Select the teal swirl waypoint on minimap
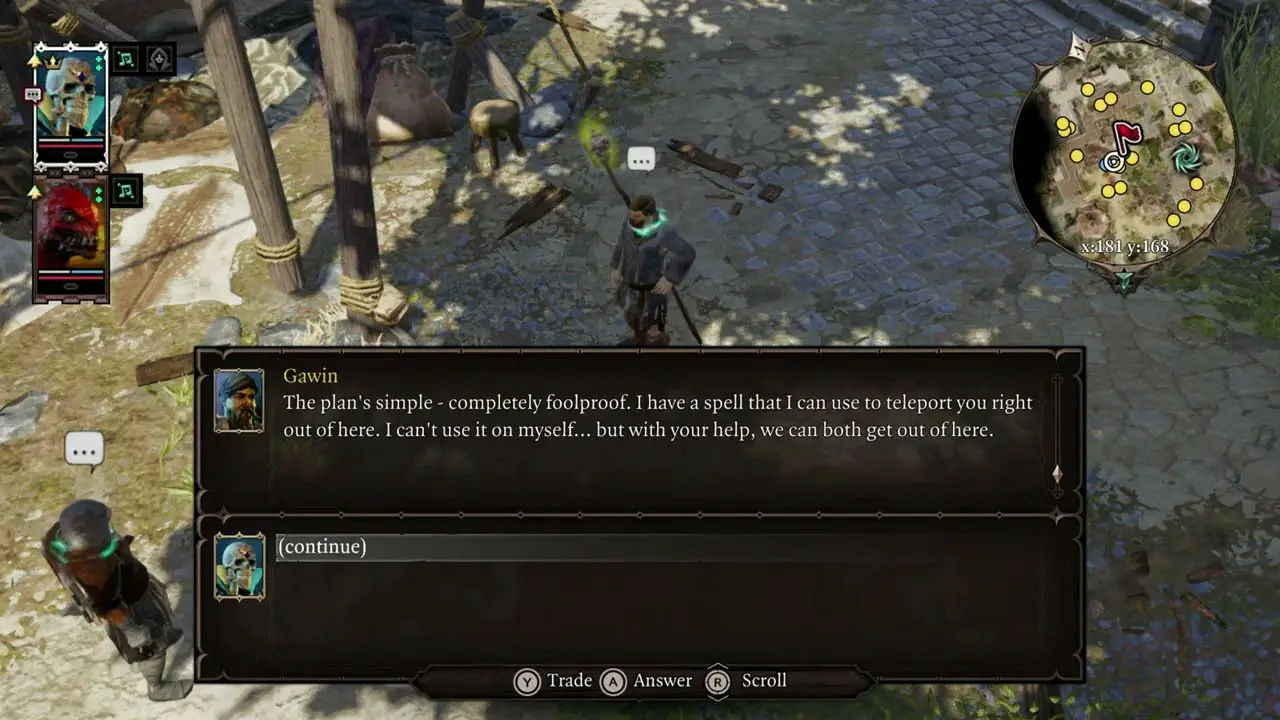This screenshot has width=1280, height=720. pos(1187,156)
